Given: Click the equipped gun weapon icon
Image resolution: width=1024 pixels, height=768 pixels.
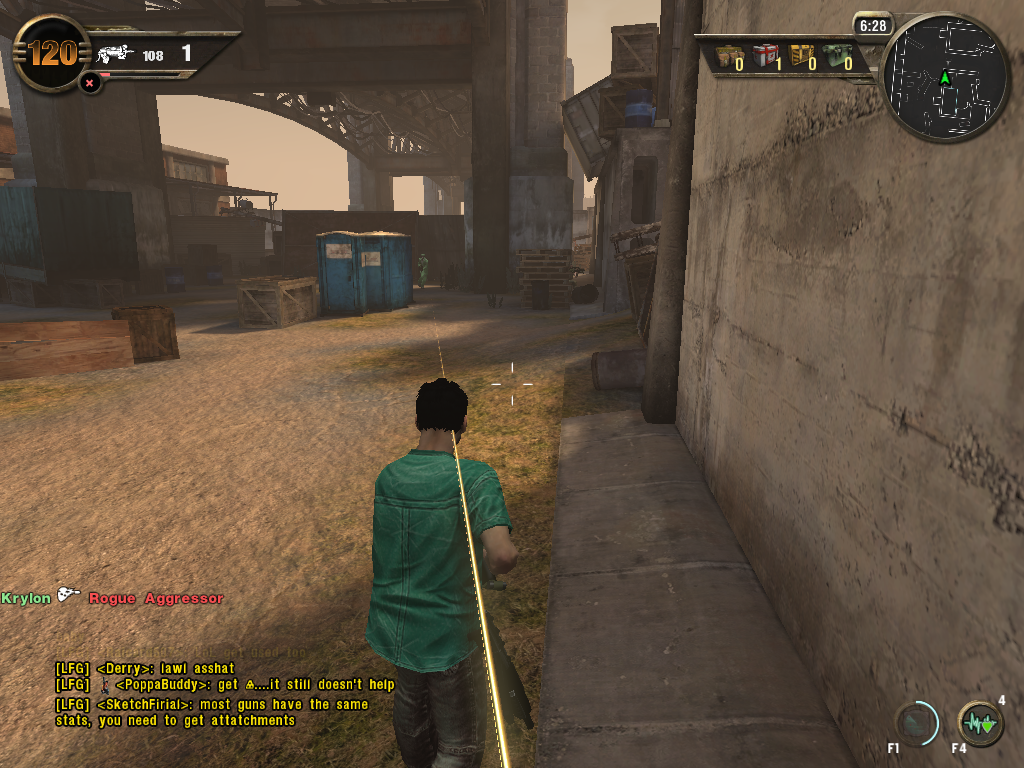Looking at the screenshot, I should 116,54.
